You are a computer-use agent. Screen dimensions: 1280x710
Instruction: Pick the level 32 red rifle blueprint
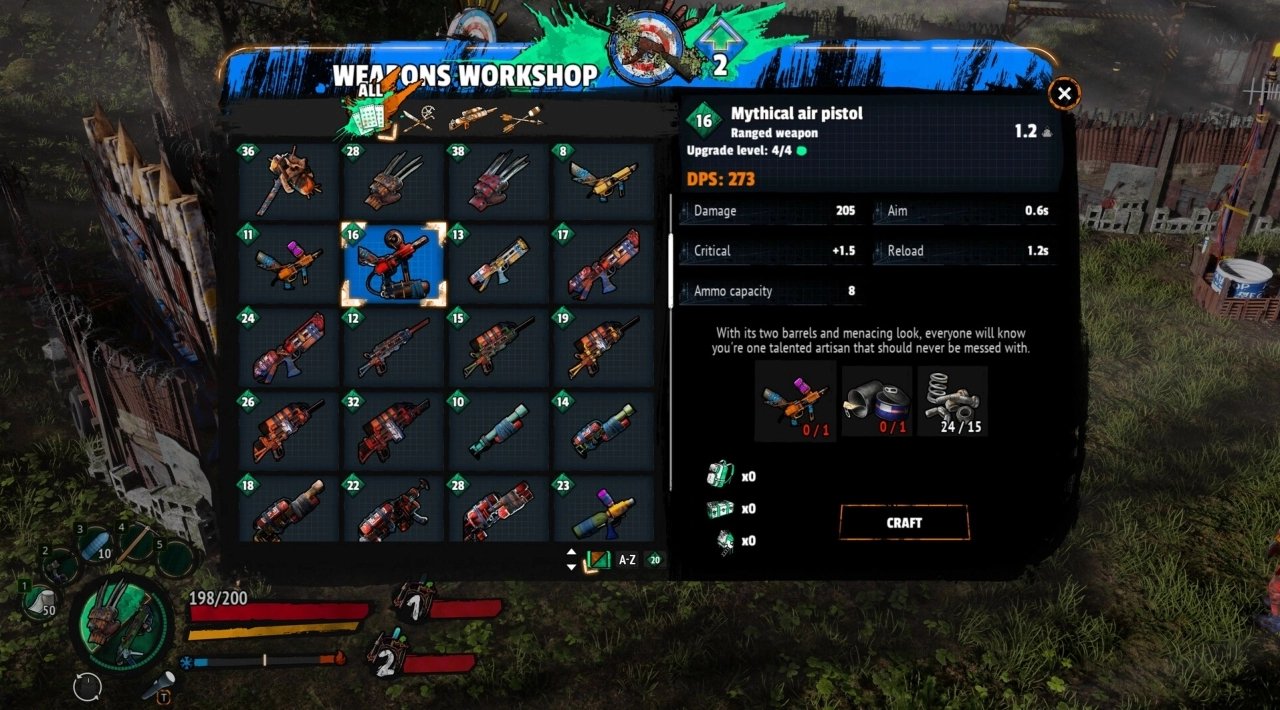tap(392, 431)
